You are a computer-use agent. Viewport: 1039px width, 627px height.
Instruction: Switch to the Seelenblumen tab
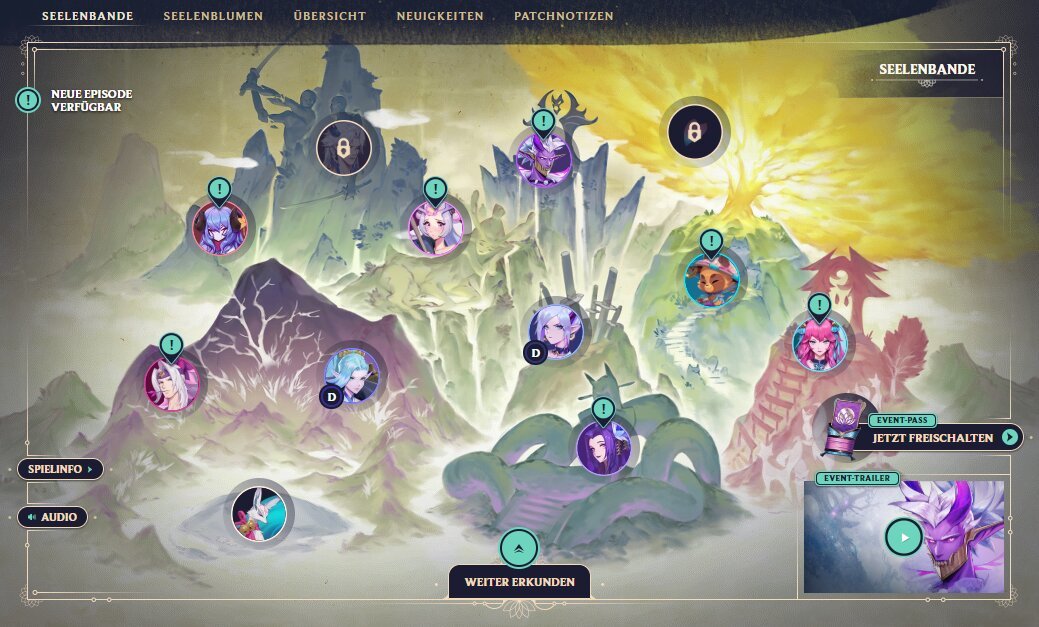click(213, 16)
